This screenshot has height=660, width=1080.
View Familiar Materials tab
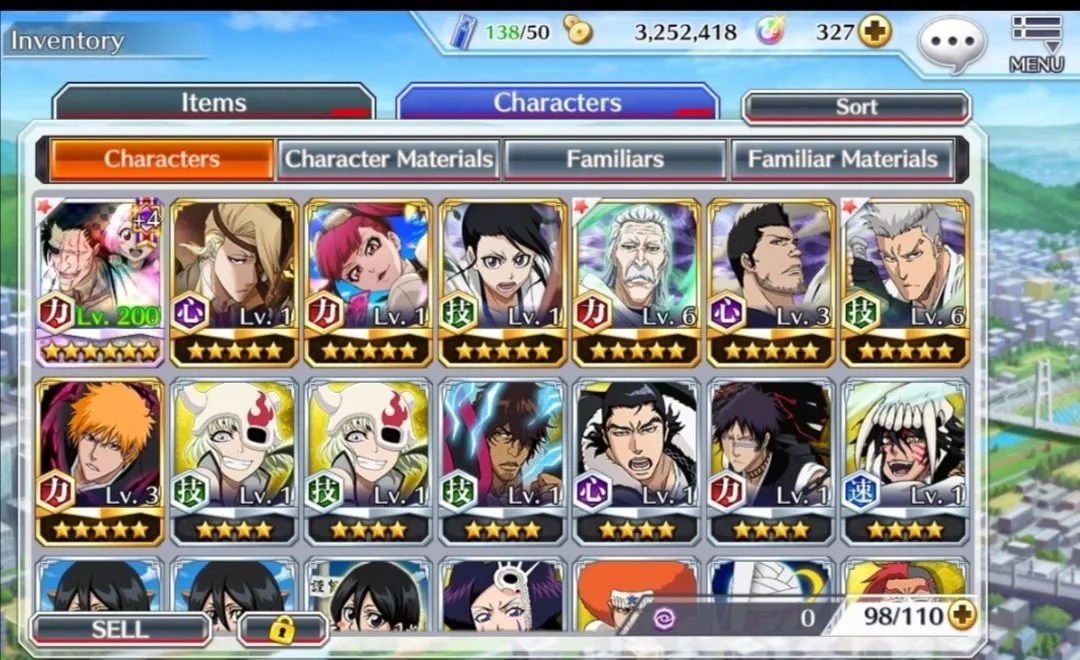842,159
